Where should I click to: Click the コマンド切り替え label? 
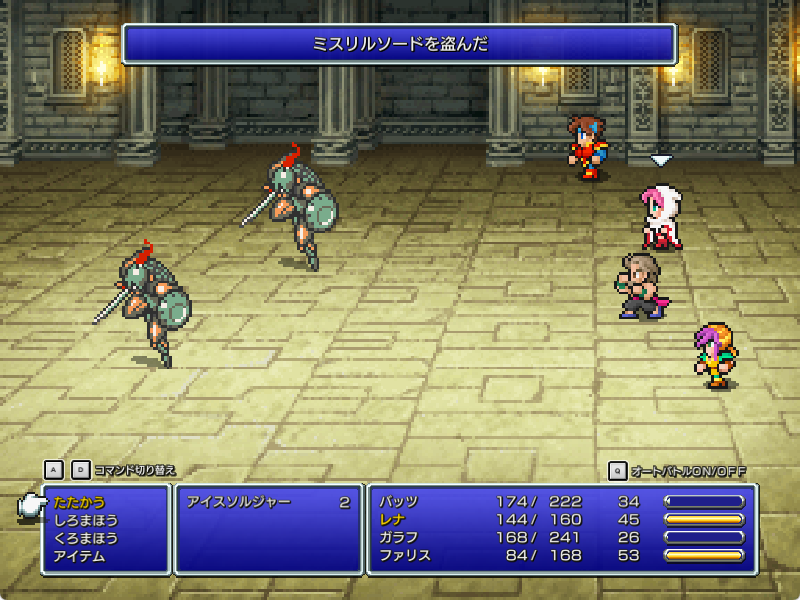click(134, 470)
